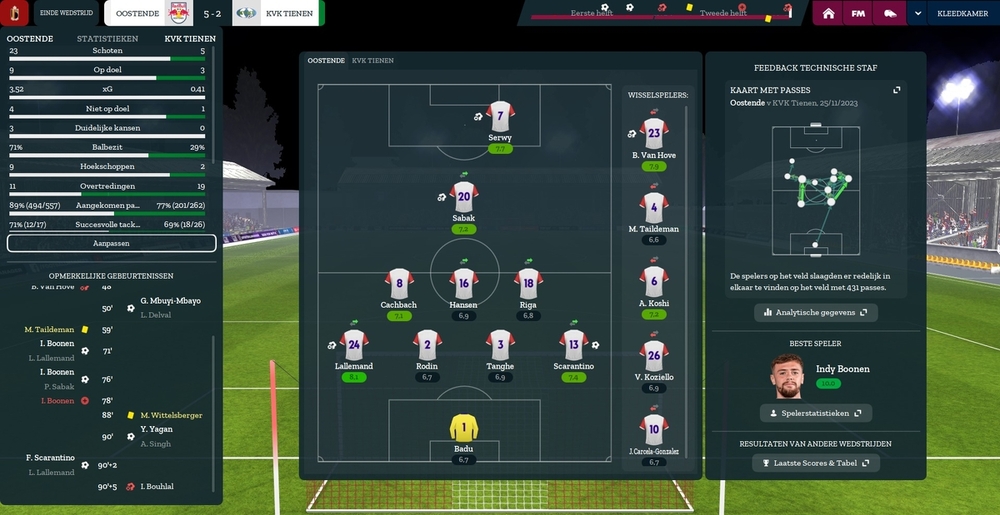The image size is (1000, 515).
Task: Select right back Scarantino, number 13
Action: [573, 346]
